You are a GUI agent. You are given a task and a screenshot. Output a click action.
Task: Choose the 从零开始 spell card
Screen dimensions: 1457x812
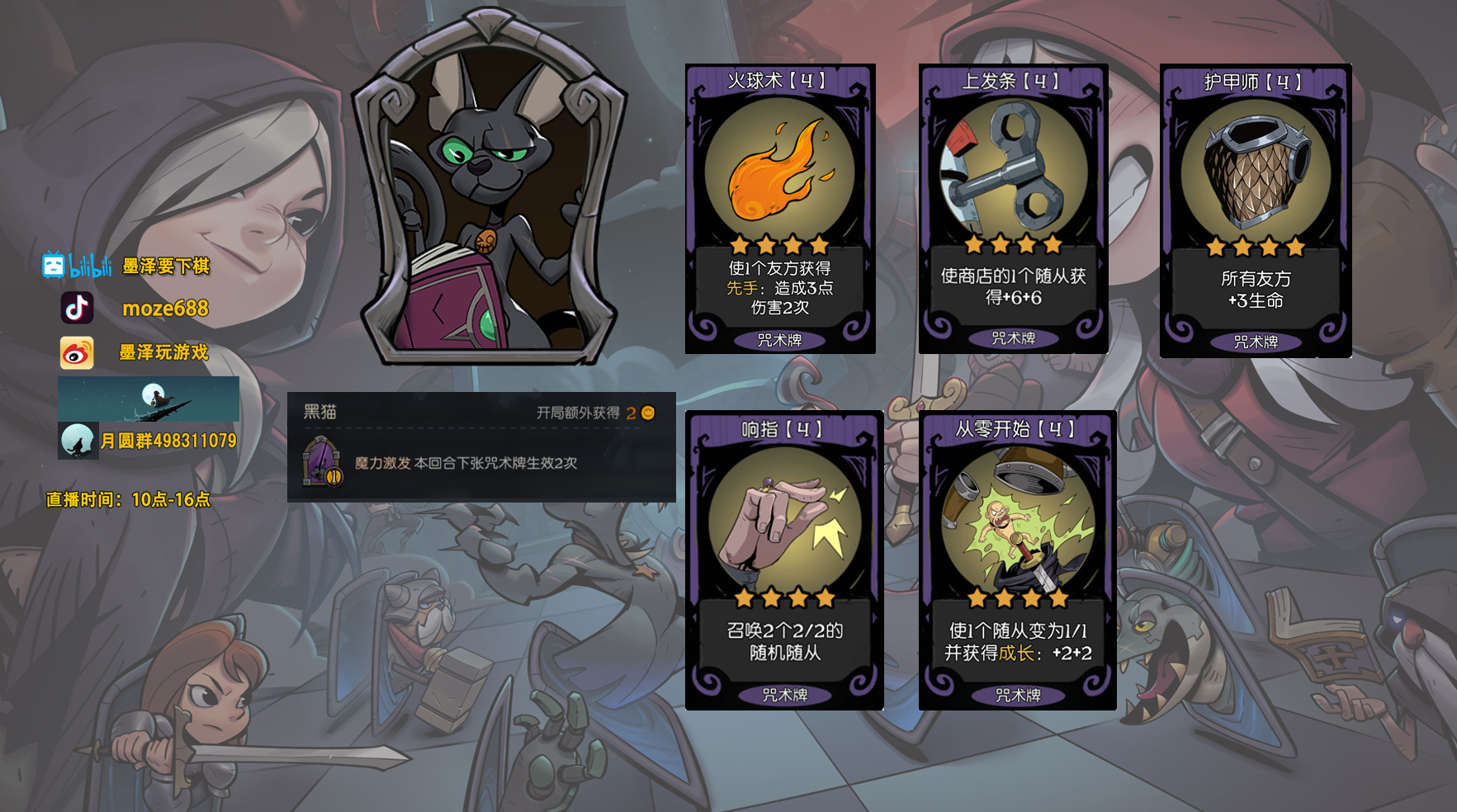coord(1017,559)
